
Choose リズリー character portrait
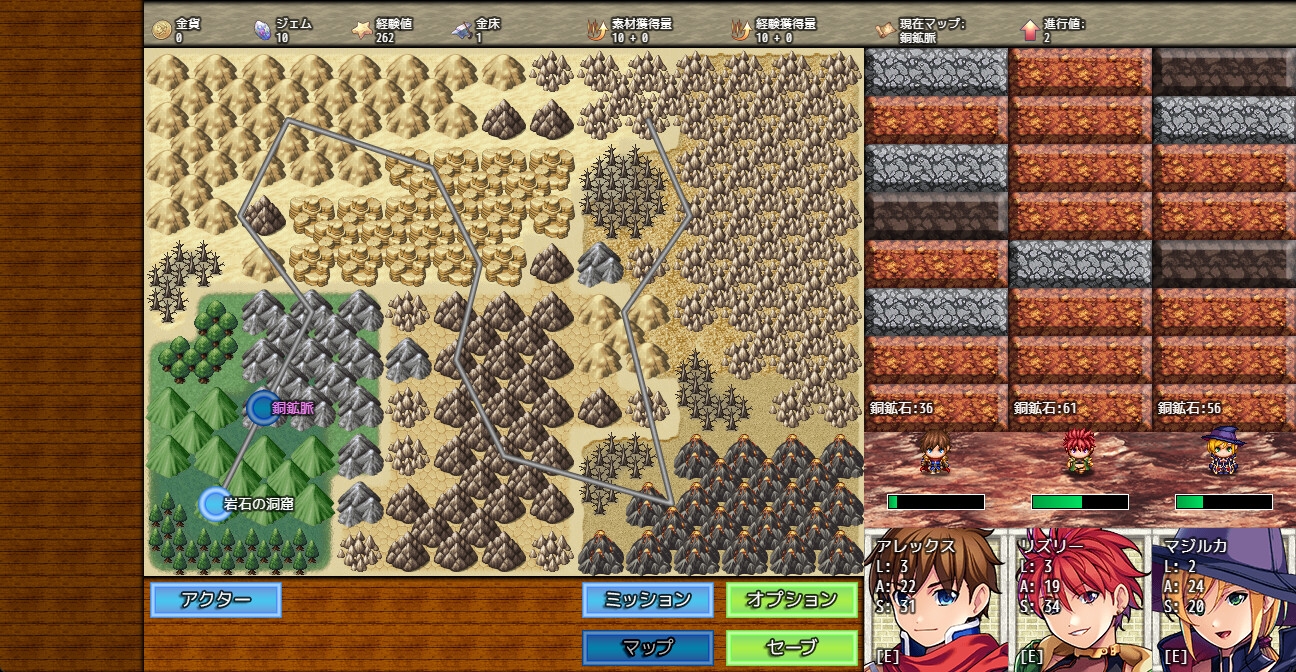pyautogui.click(x=1080, y=600)
